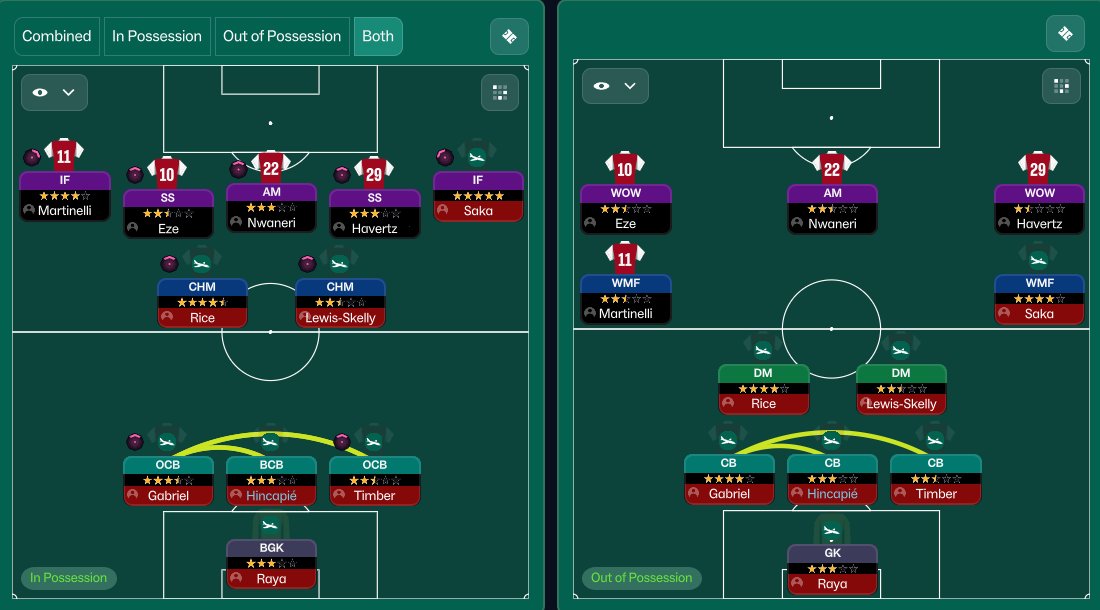The height and width of the screenshot is (610, 1100).
Task: Select Martinelli's IF player card
Action: [x=64, y=196]
